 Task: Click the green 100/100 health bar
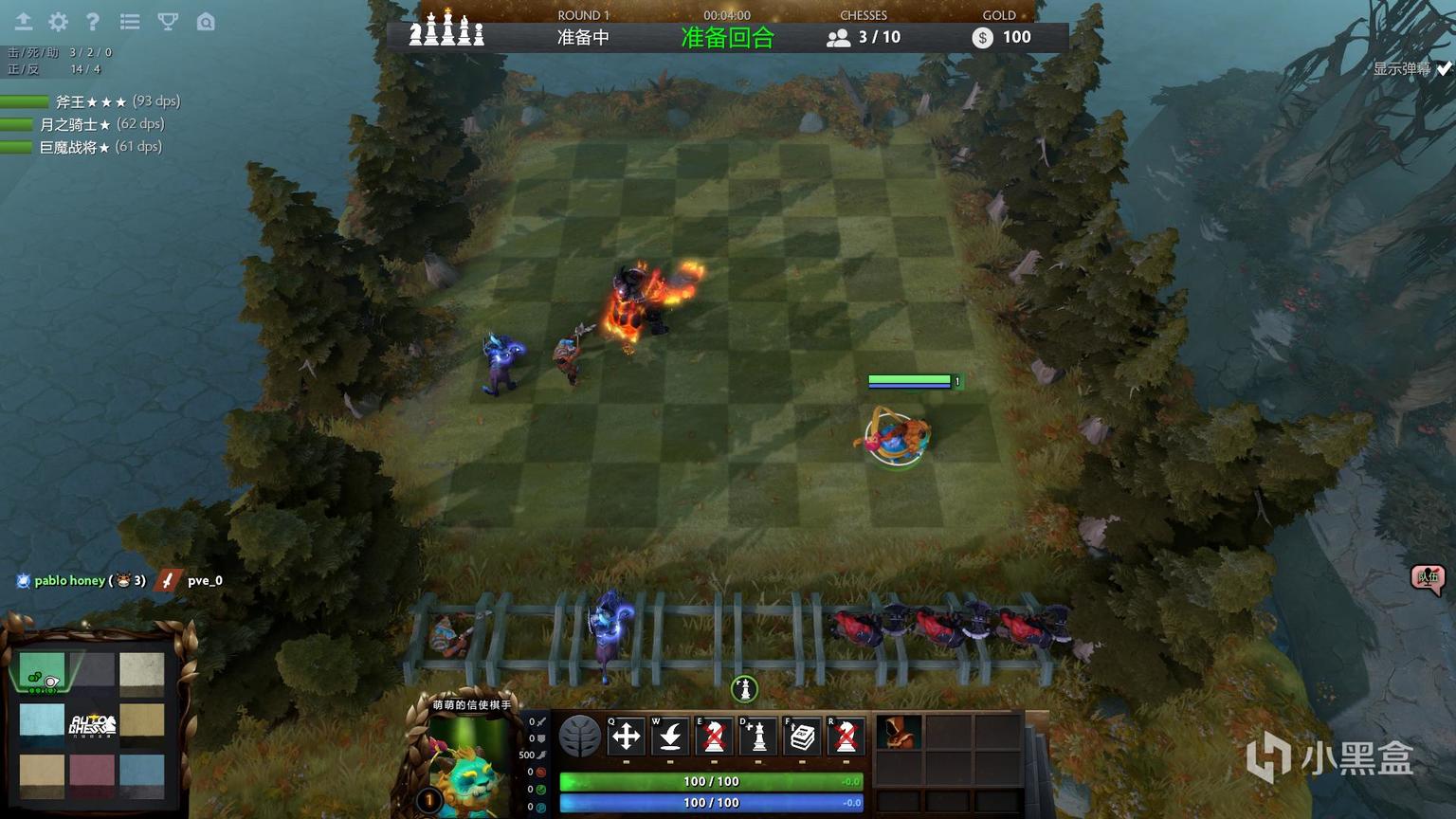tap(709, 781)
